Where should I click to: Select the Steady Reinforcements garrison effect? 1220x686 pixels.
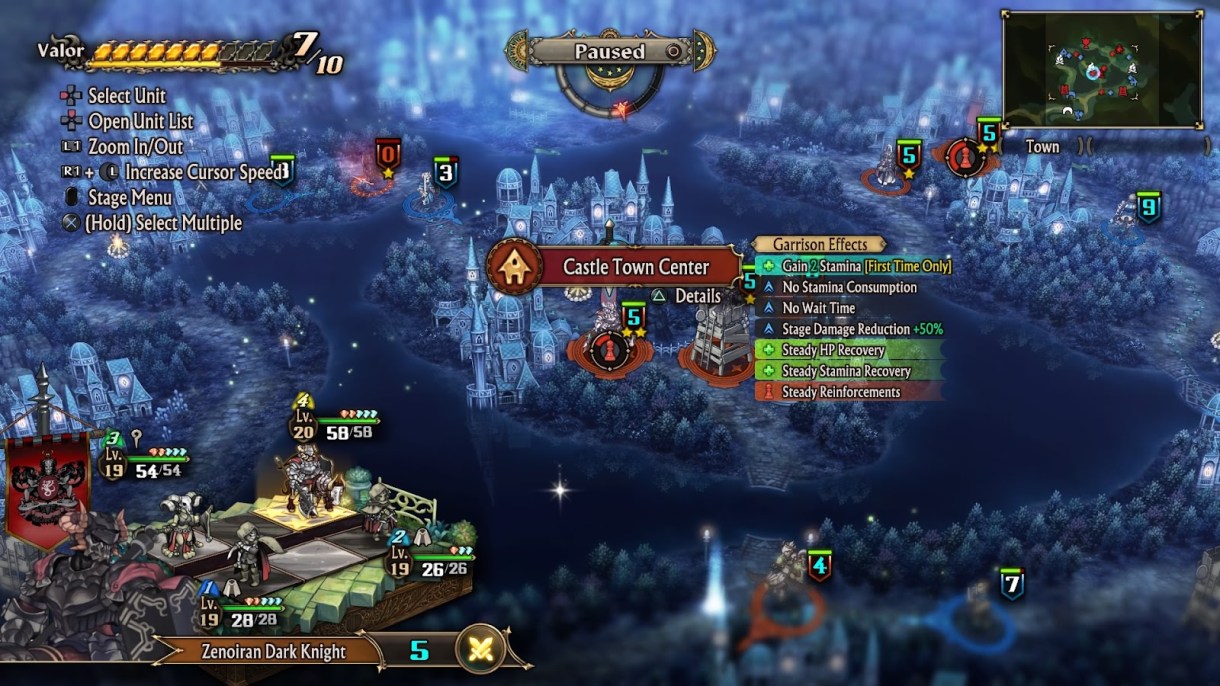(840, 392)
